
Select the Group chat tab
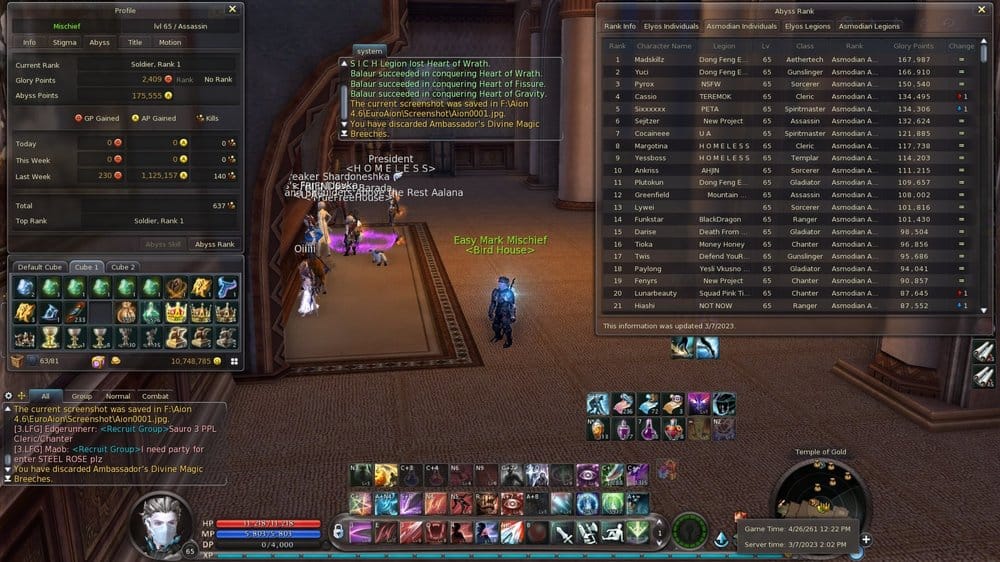point(81,396)
